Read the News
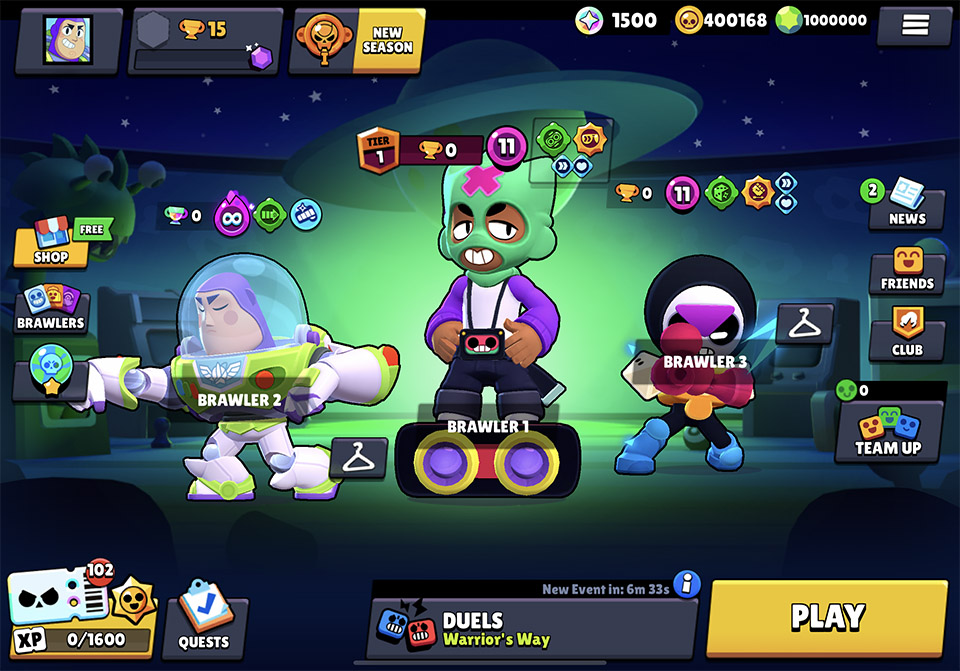960x671 pixels. [906, 205]
